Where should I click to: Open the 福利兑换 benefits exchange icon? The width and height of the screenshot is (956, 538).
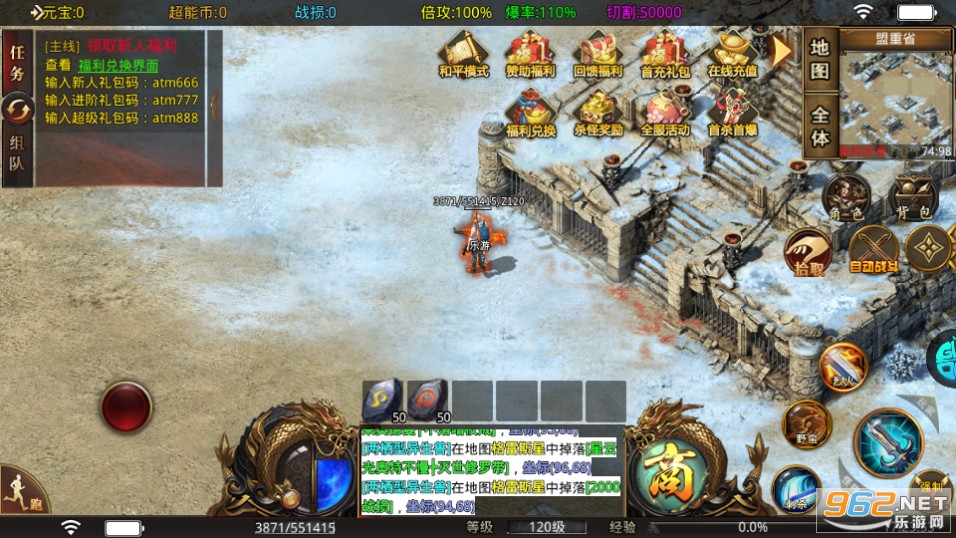531,112
